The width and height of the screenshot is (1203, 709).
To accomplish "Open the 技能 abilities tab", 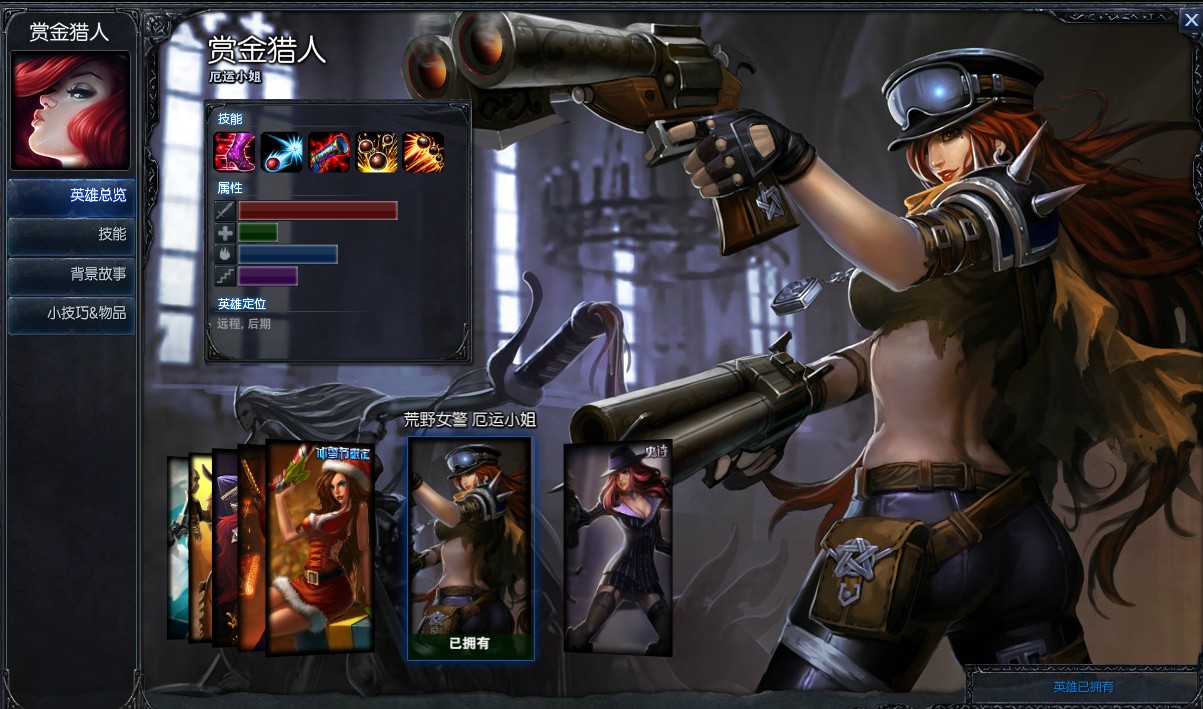I will (x=71, y=235).
